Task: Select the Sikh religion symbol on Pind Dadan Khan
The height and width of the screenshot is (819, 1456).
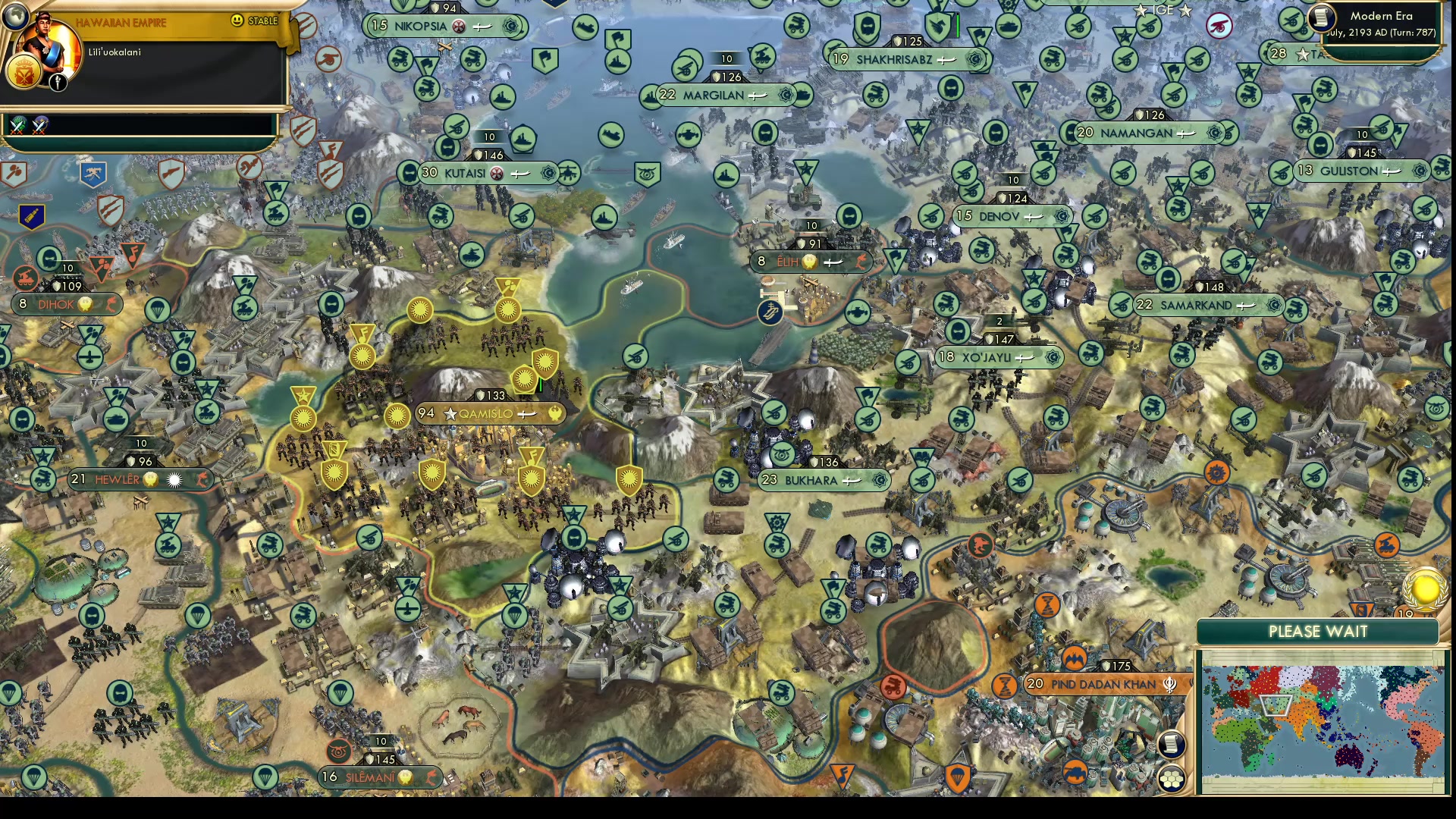Action: [1172, 684]
